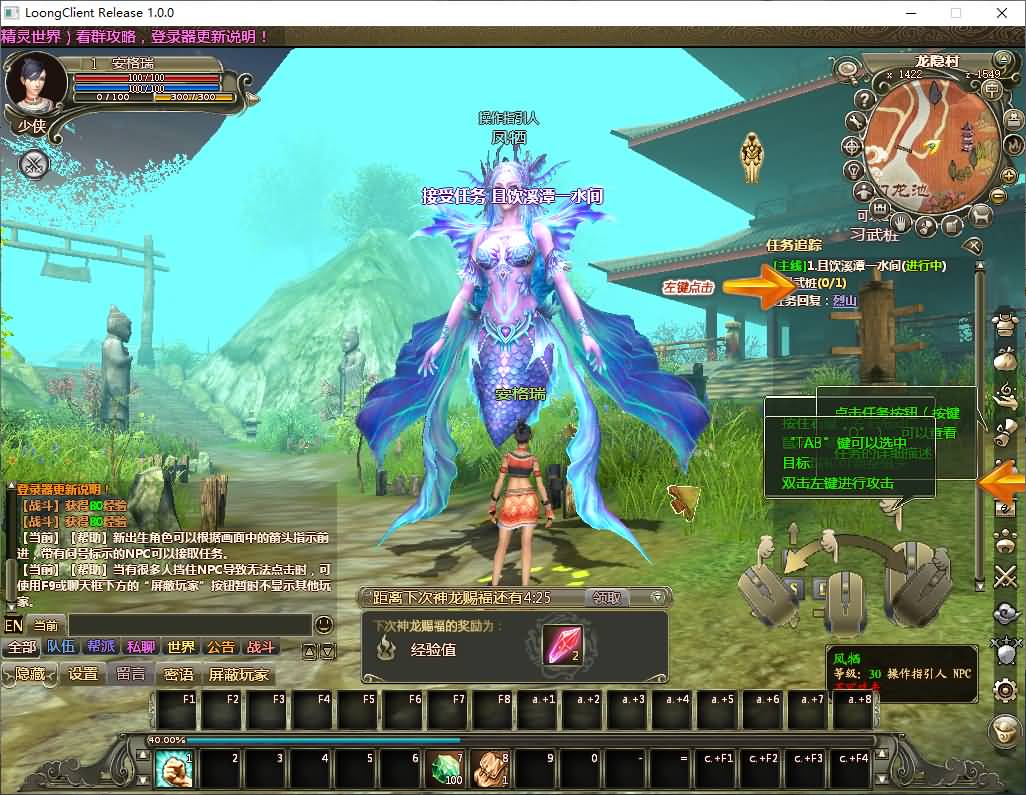Switch chat to the 世界 world channel
The height and width of the screenshot is (795, 1026).
point(181,647)
